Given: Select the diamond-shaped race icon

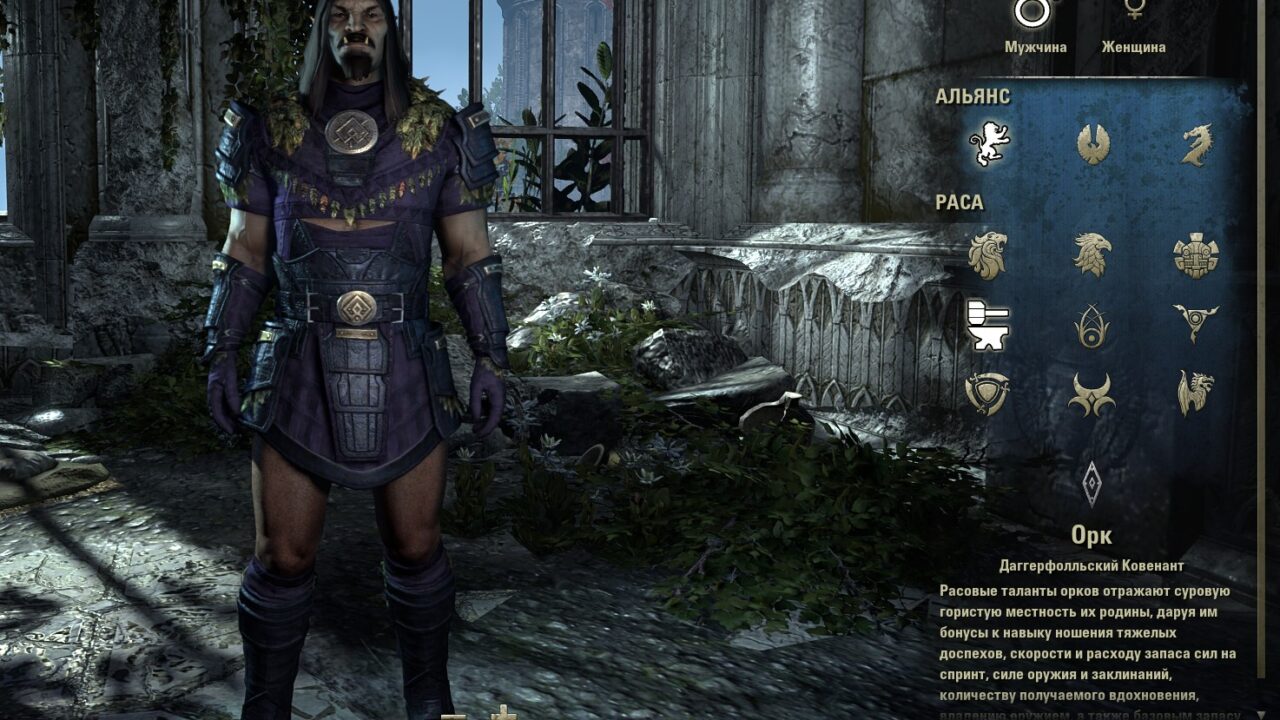Looking at the screenshot, I should [1092, 484].
